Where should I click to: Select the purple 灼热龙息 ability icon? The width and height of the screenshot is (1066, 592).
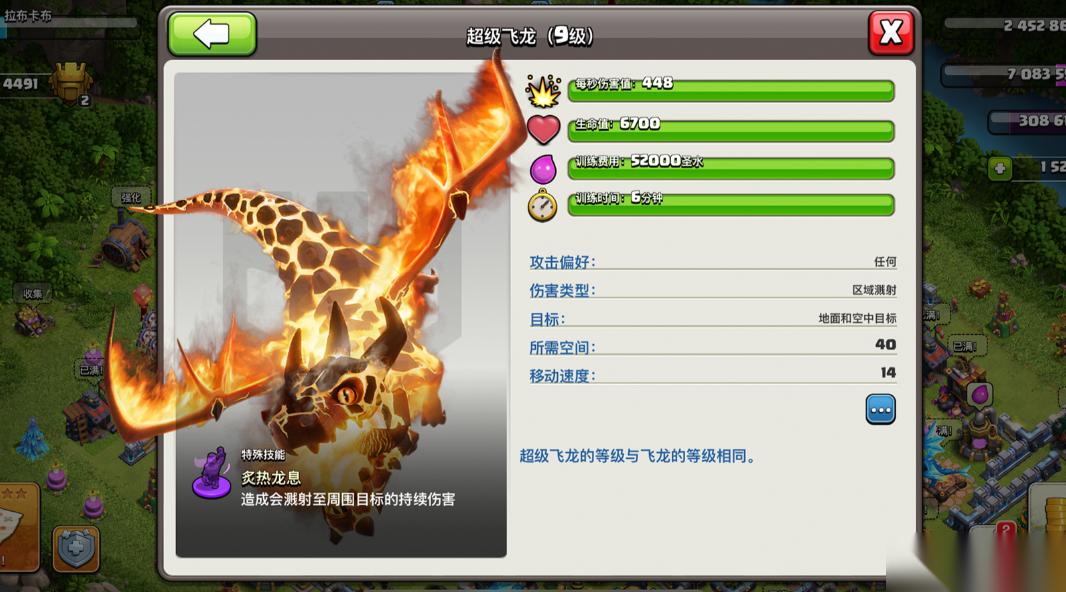(212, 474)
